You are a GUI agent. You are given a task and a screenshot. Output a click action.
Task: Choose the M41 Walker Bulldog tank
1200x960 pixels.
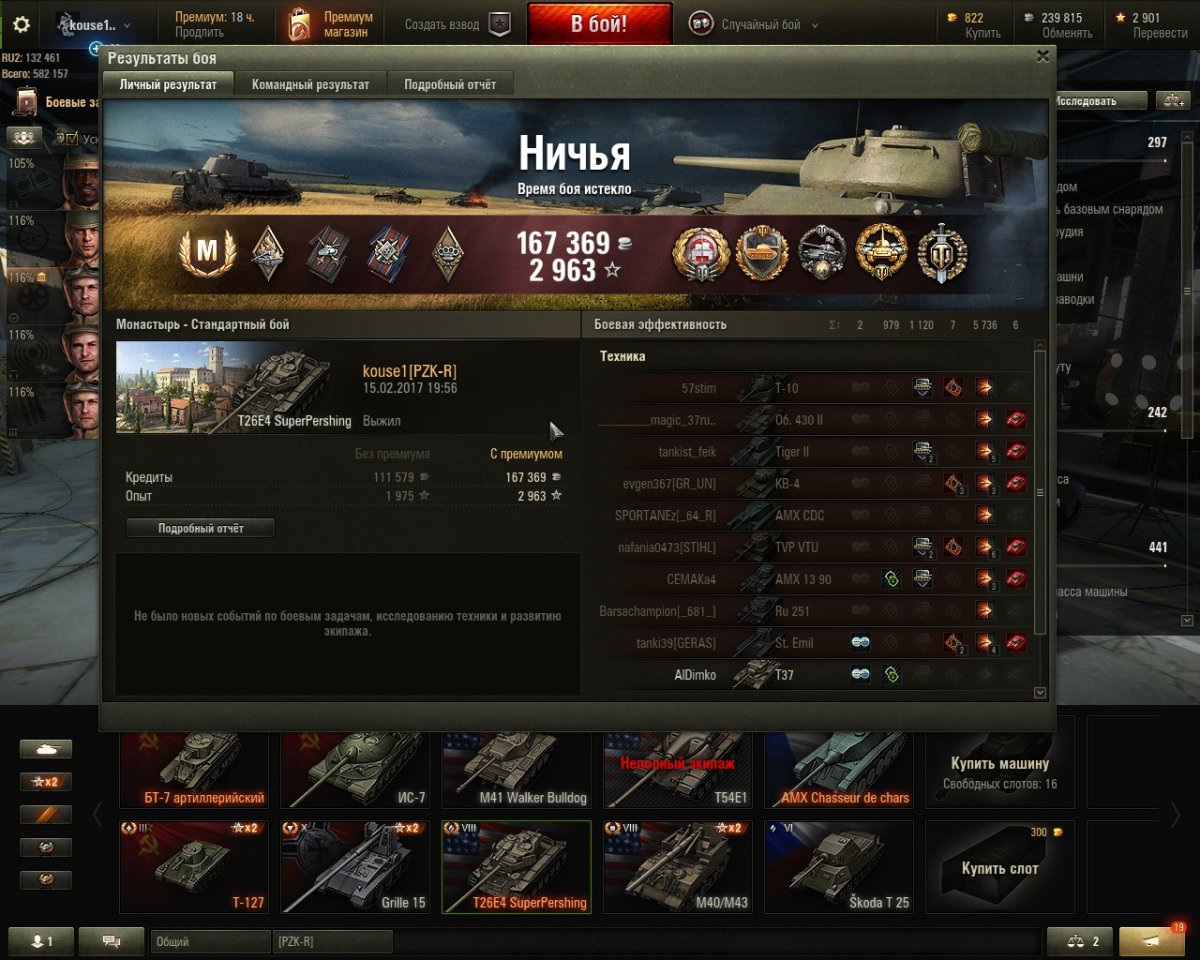click(516, 768)
